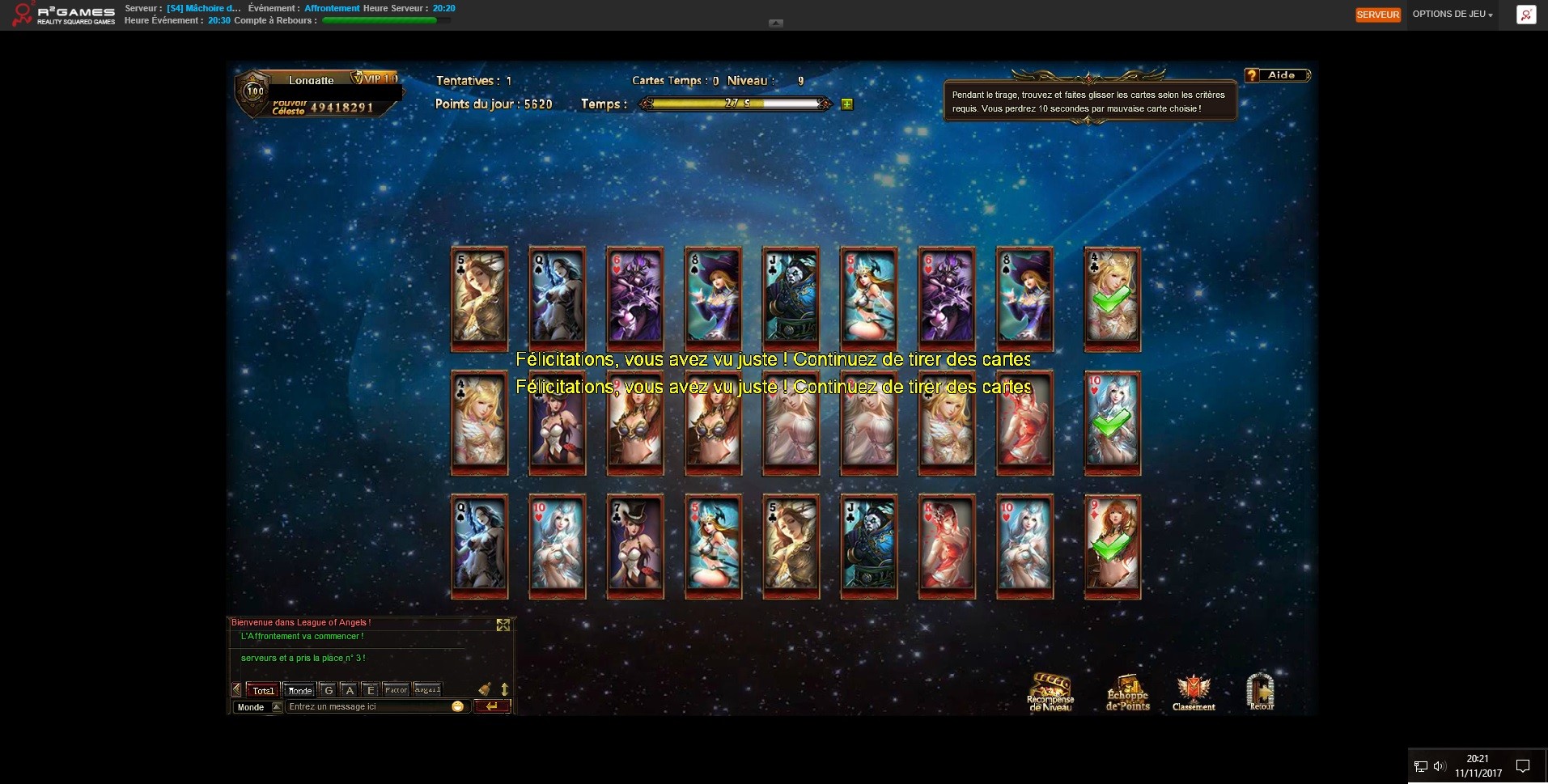Switch chat to the Monde tab
The image size is (1548, 784).
pyautogui.click(x=299, y=690)
